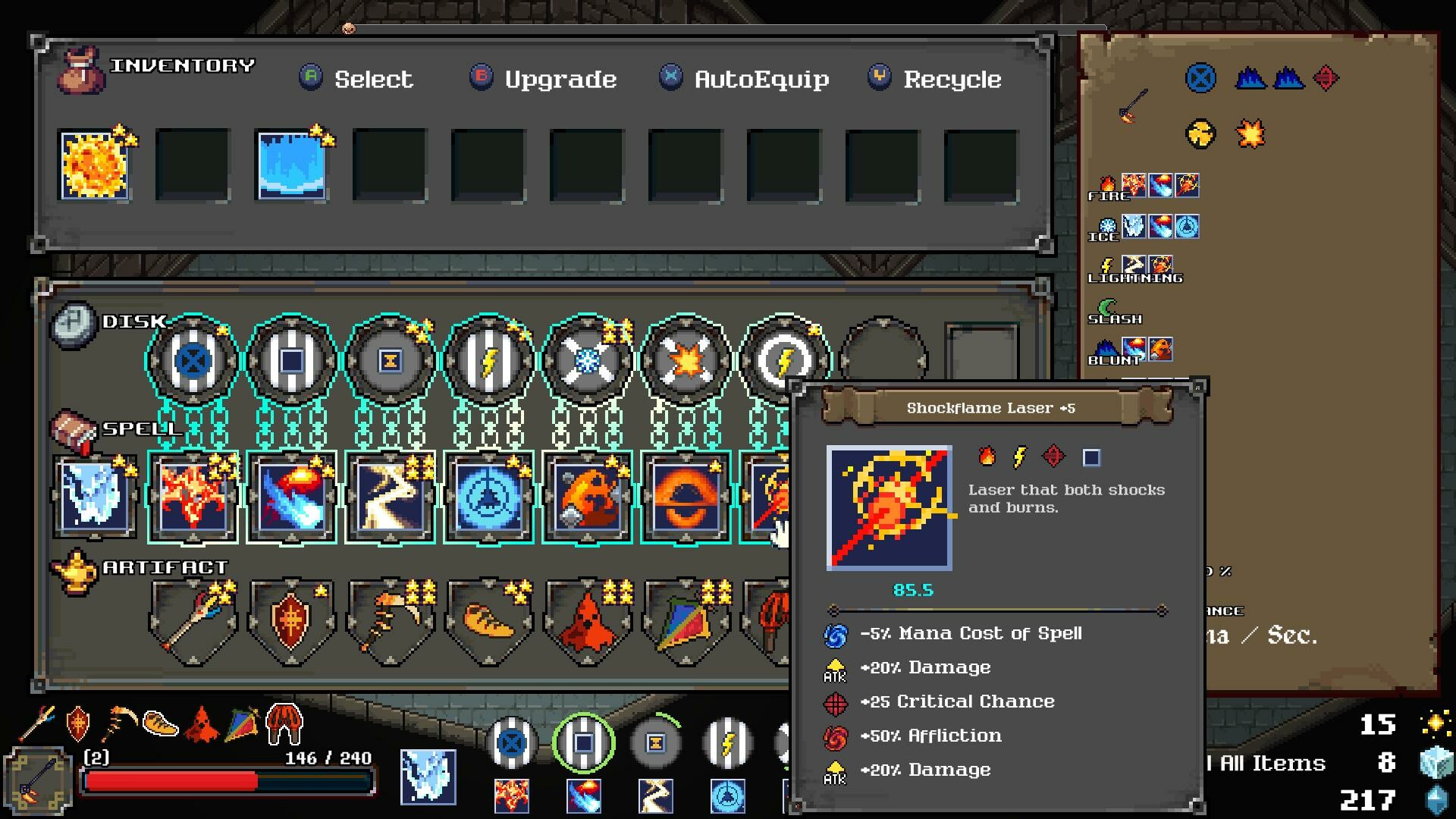Click the hourglass disk icon
The width and height of the screenshot is (1456, 819).
pos(391,362)
